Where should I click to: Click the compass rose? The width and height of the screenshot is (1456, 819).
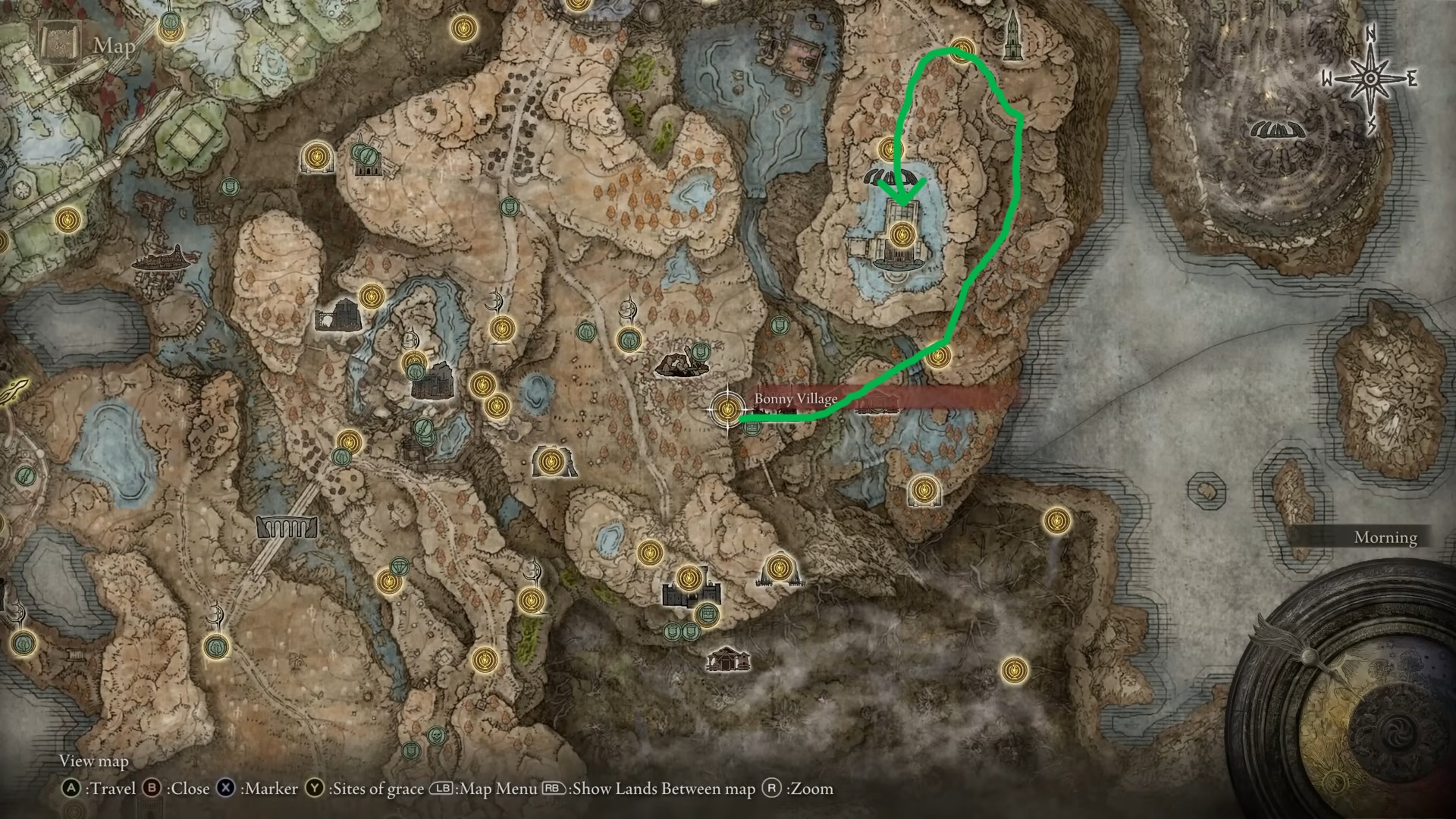click(1370, 79)
